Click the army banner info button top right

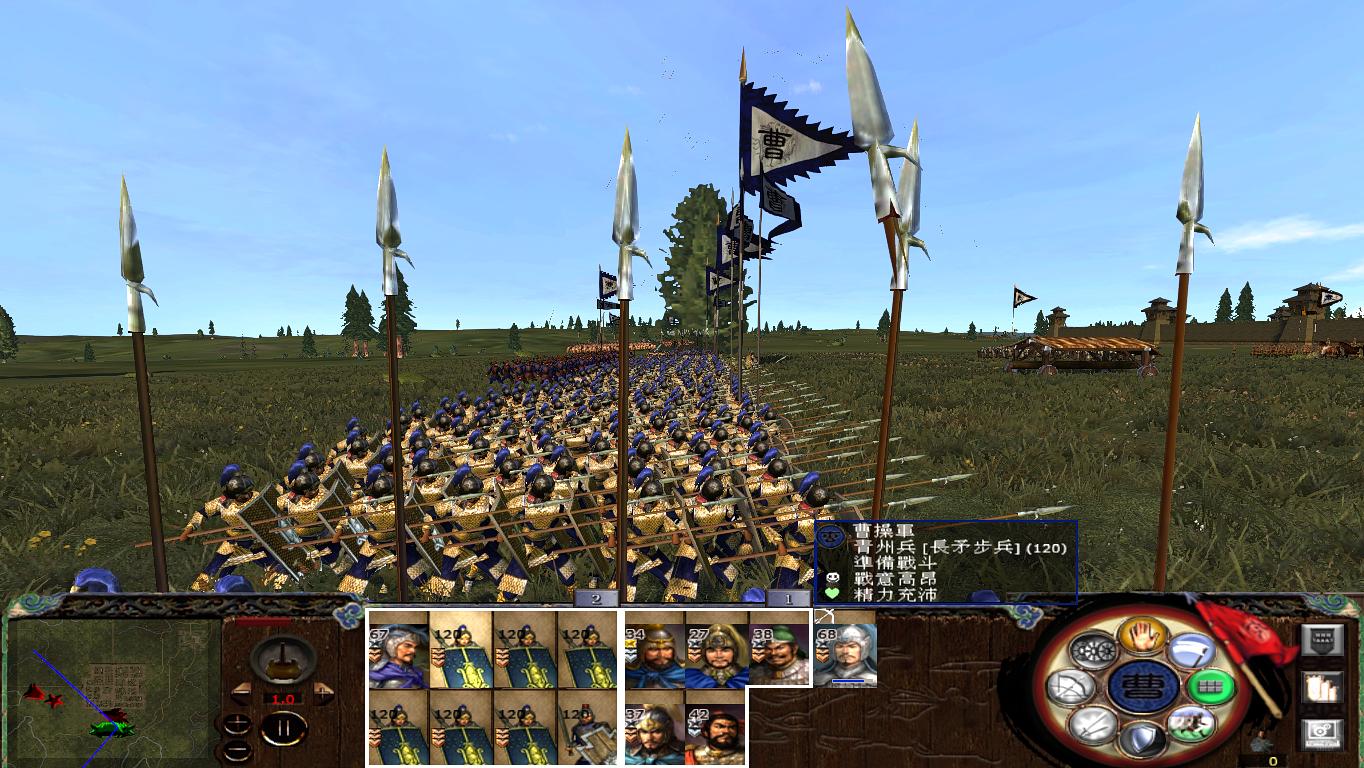[1320, 641]
